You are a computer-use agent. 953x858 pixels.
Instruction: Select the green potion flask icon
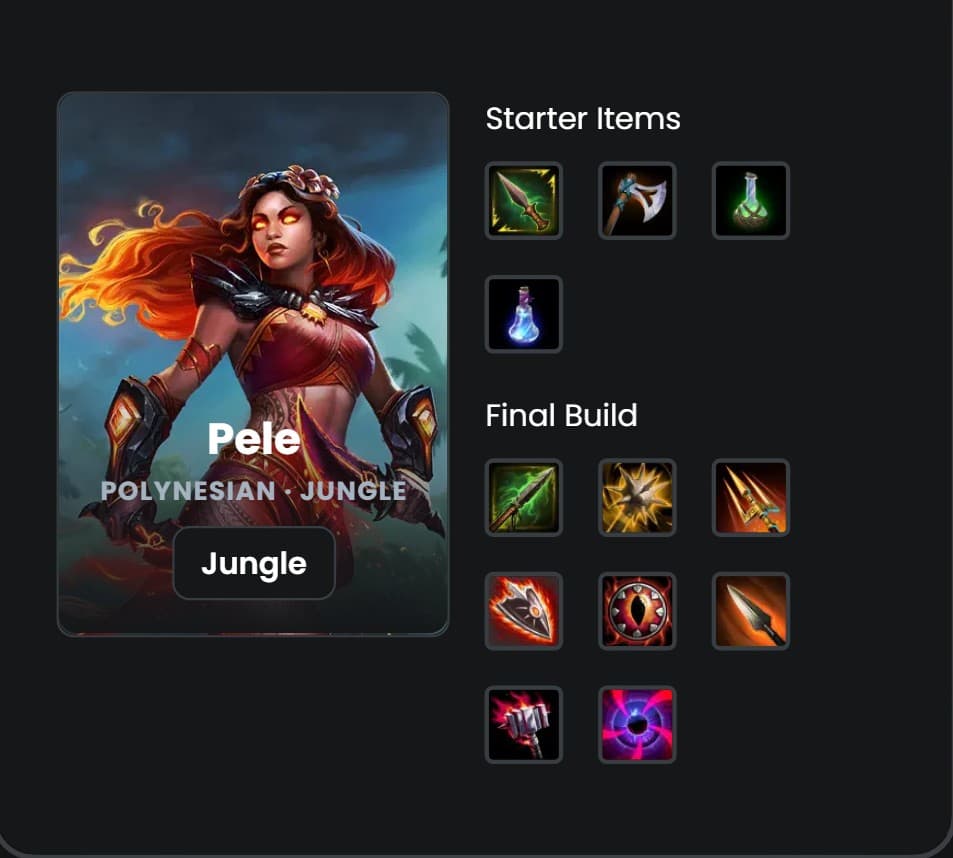[751, 201]
